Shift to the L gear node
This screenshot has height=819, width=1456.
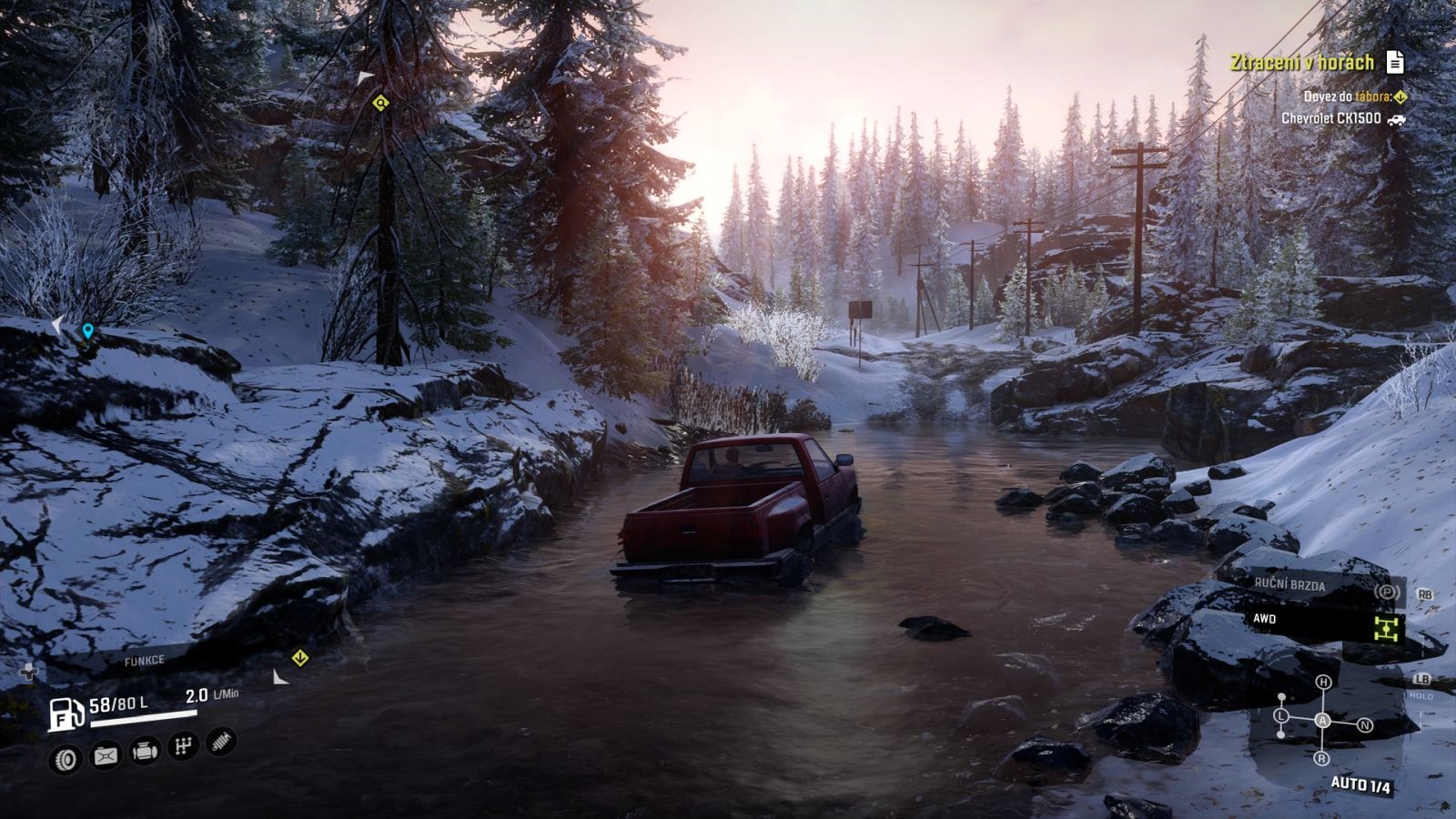point(1281,716)
